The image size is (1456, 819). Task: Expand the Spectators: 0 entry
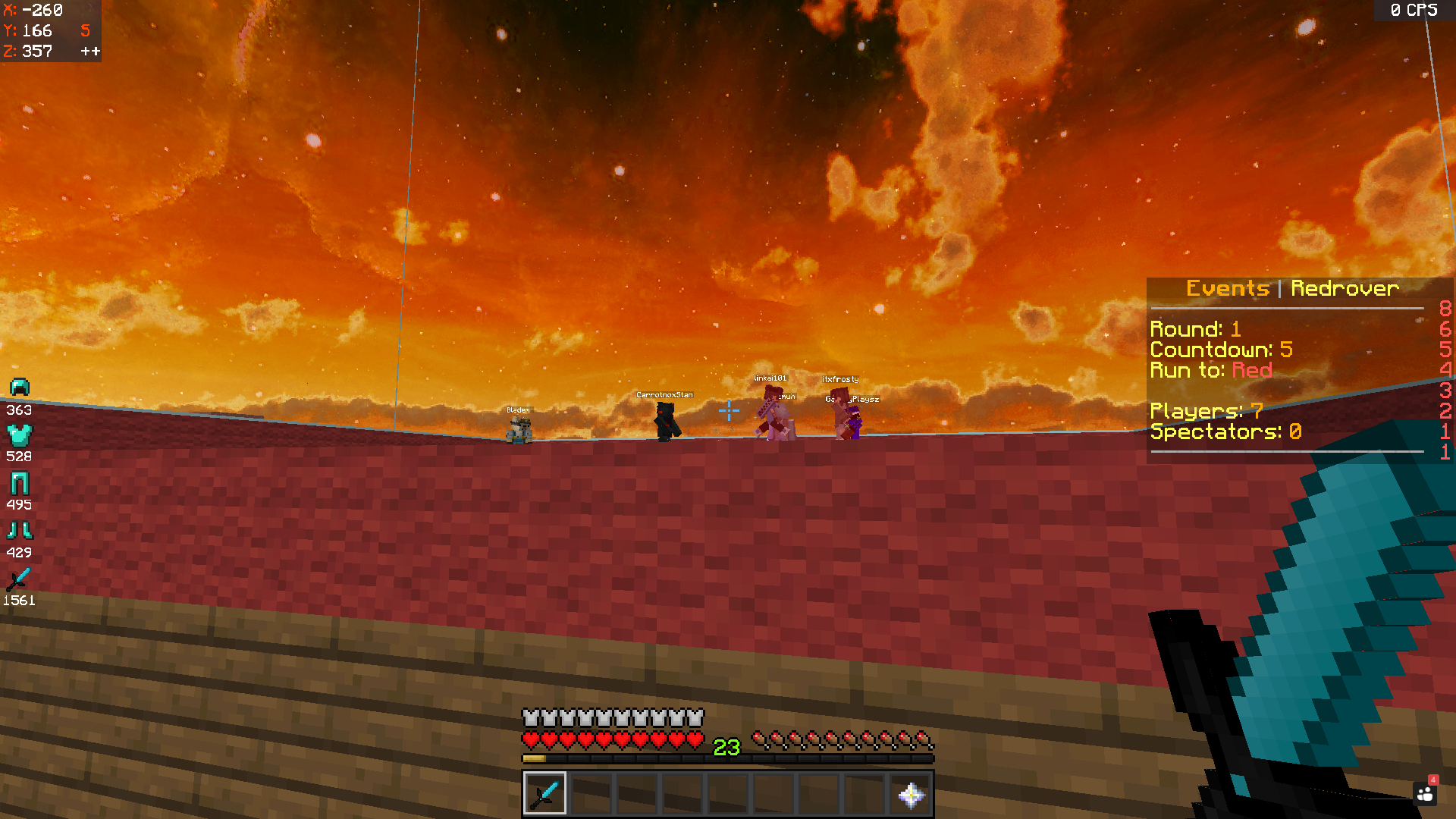click(x=1226, y=431)
